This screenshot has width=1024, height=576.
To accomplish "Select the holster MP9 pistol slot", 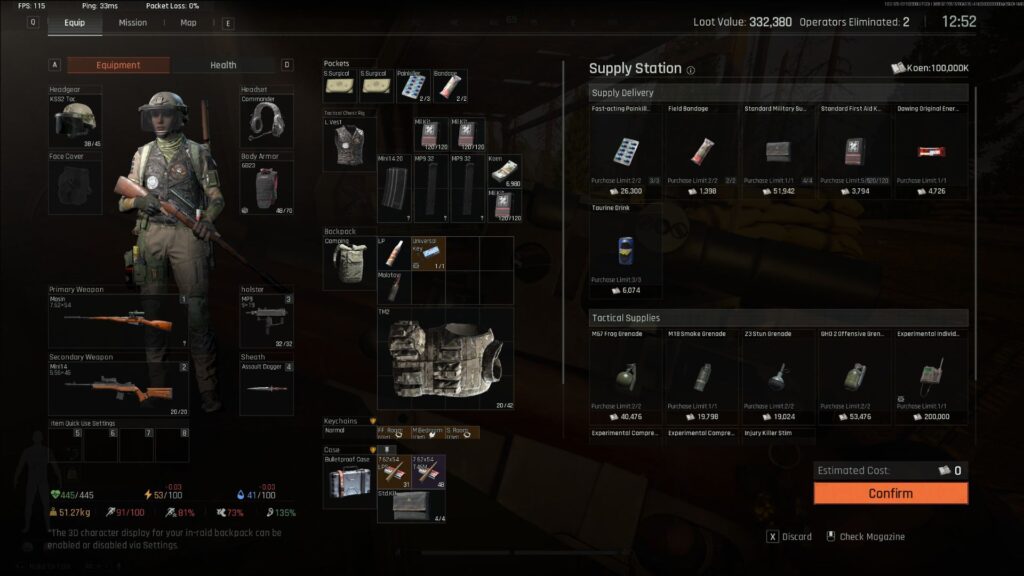I will pyautogui.click(x=267, y=321).
